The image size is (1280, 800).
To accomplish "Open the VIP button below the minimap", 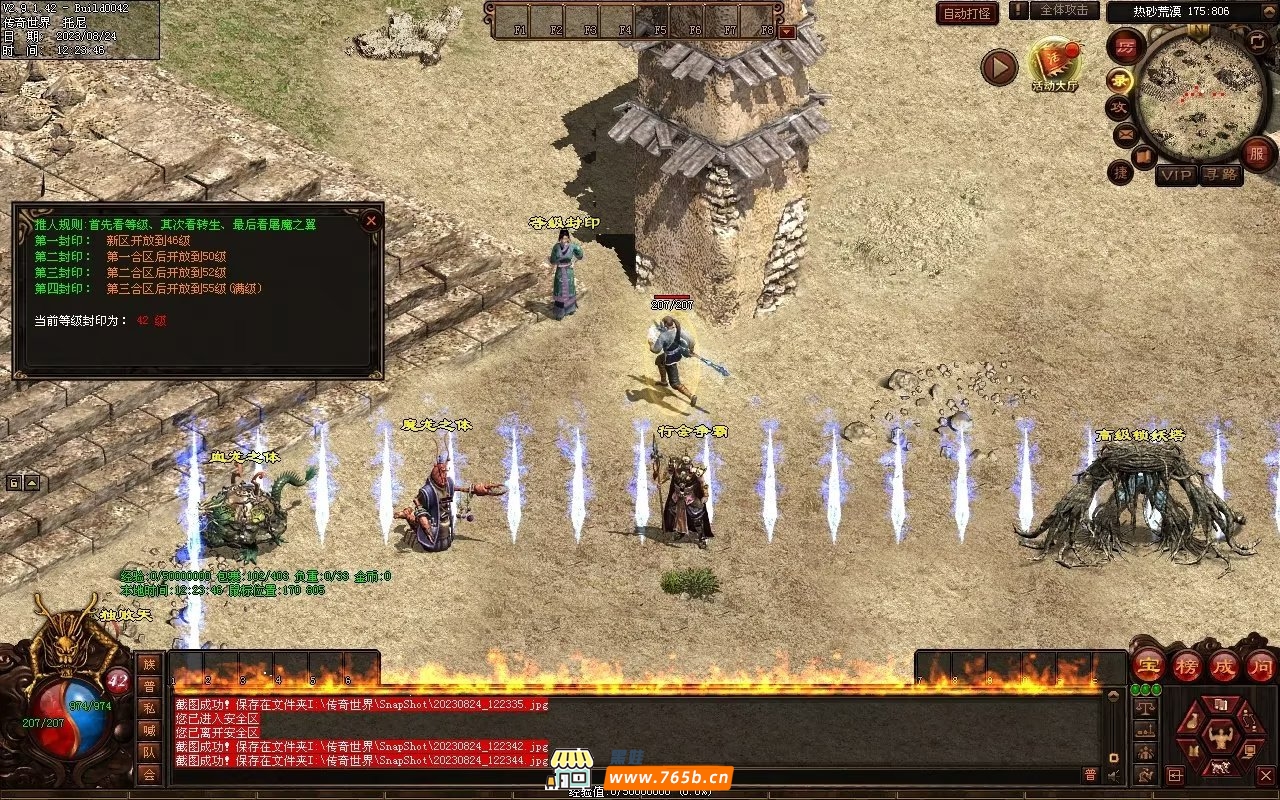I will coord(1176,175).
